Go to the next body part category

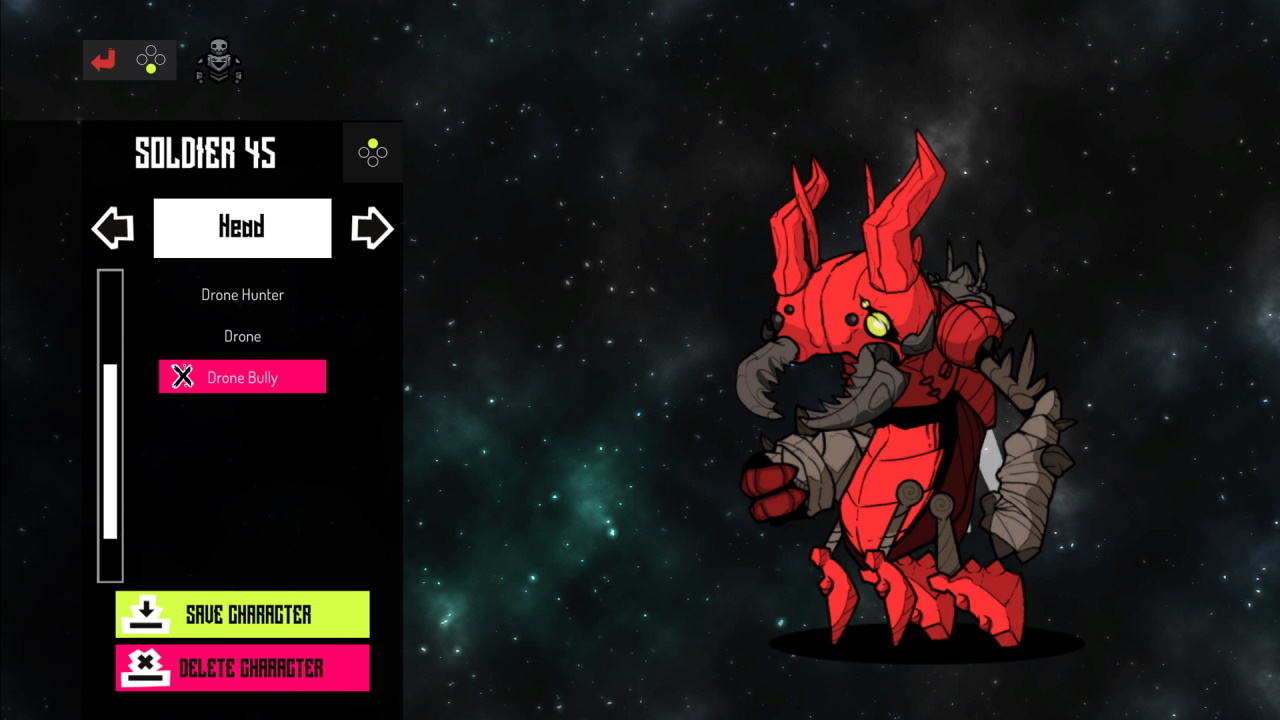(372, 228)
